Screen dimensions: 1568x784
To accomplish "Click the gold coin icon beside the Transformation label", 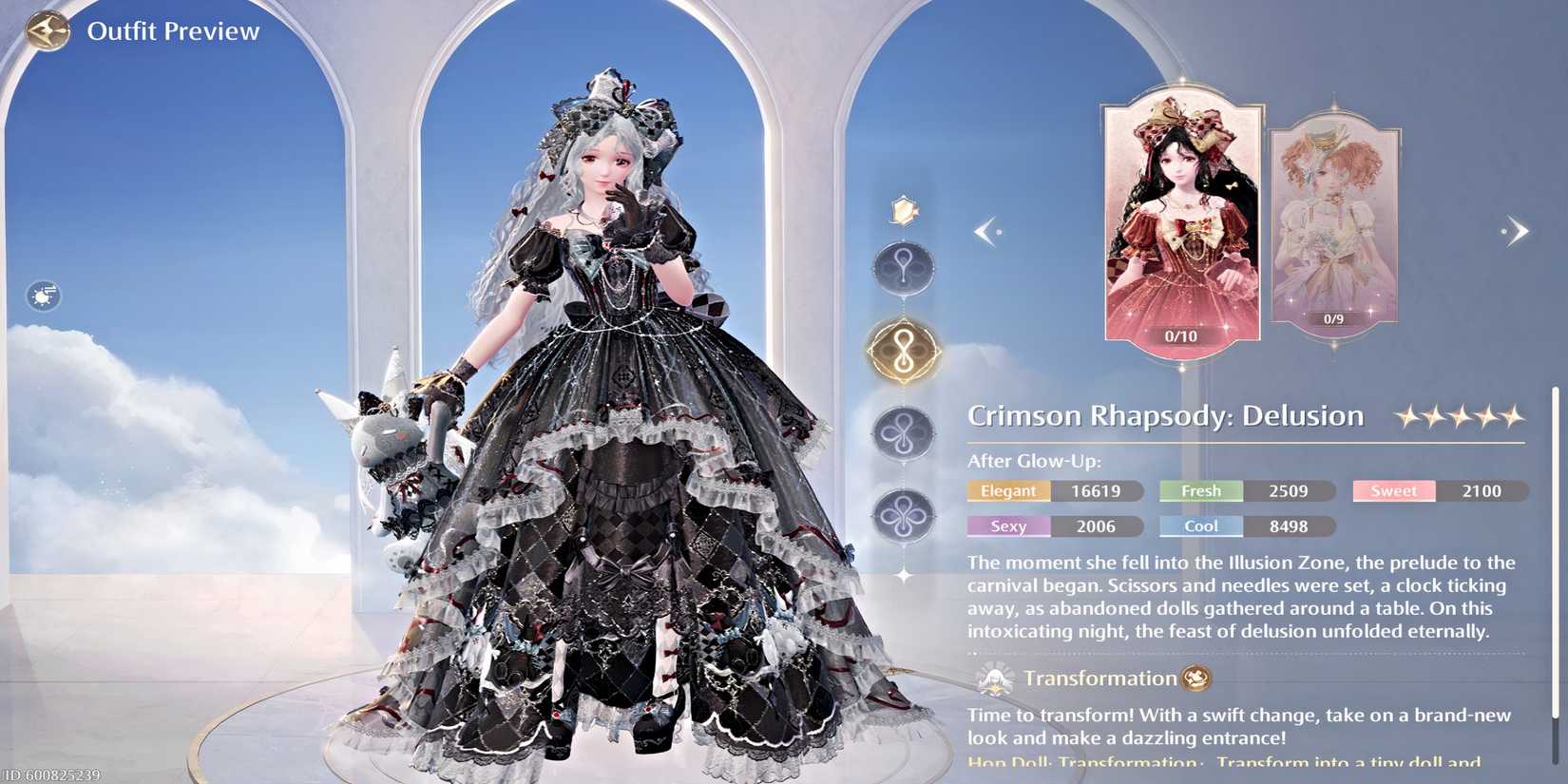I will click(1195, 679).
